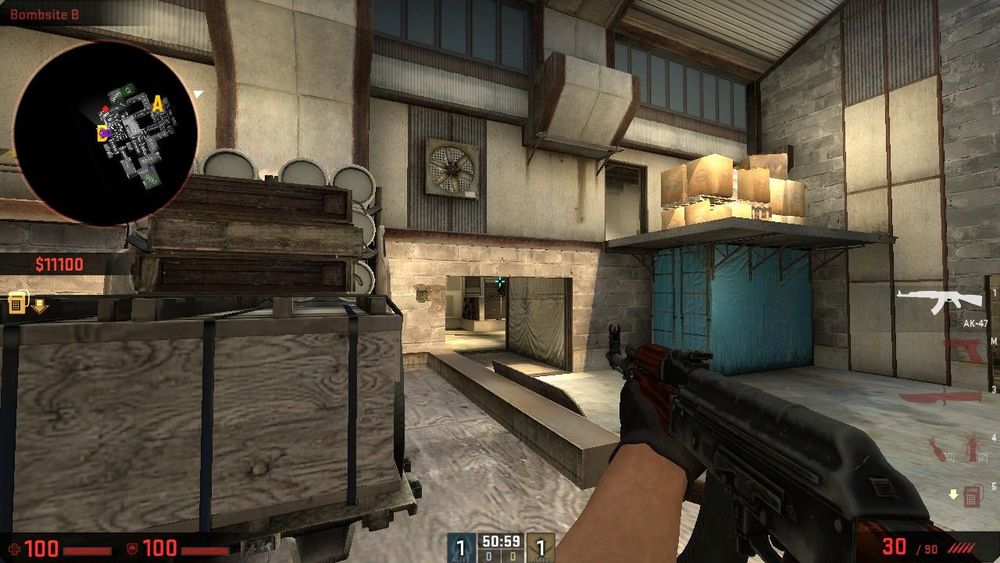Select the A bombsite marker on radar
This screenshot has height=563, width=1000.
pyautogui.click(x=157, y=102)
